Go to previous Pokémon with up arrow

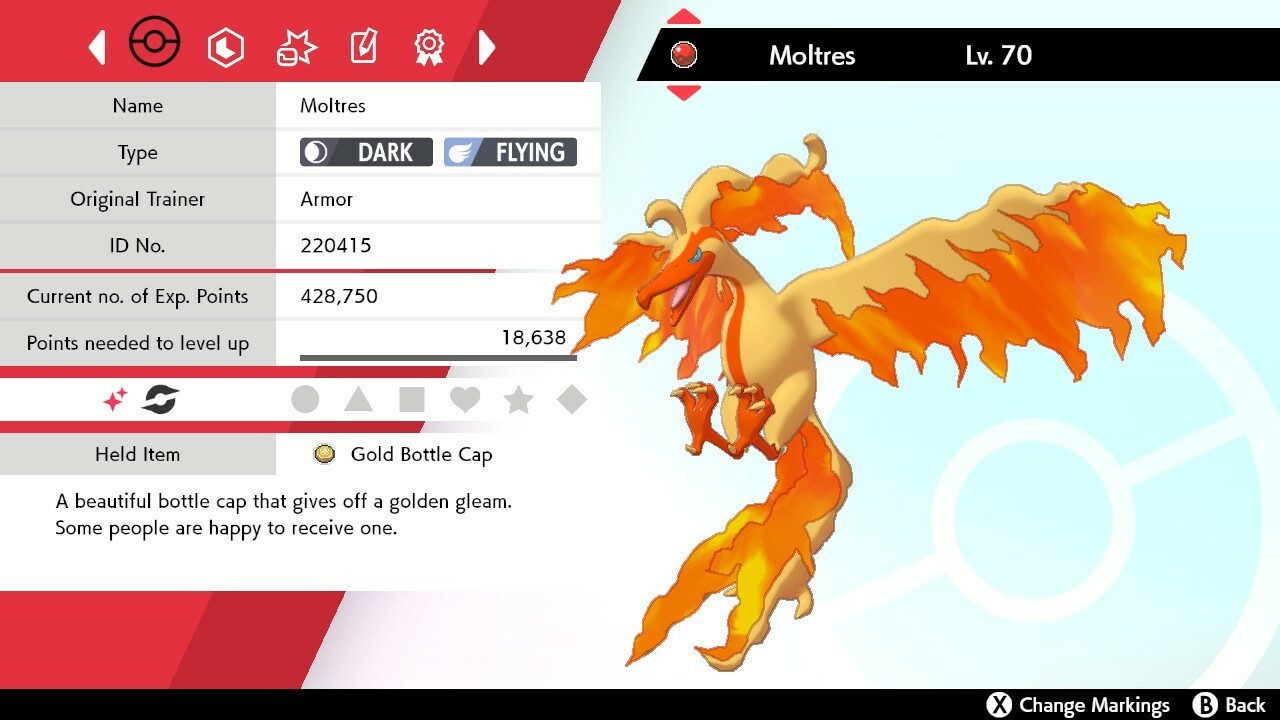683,17
